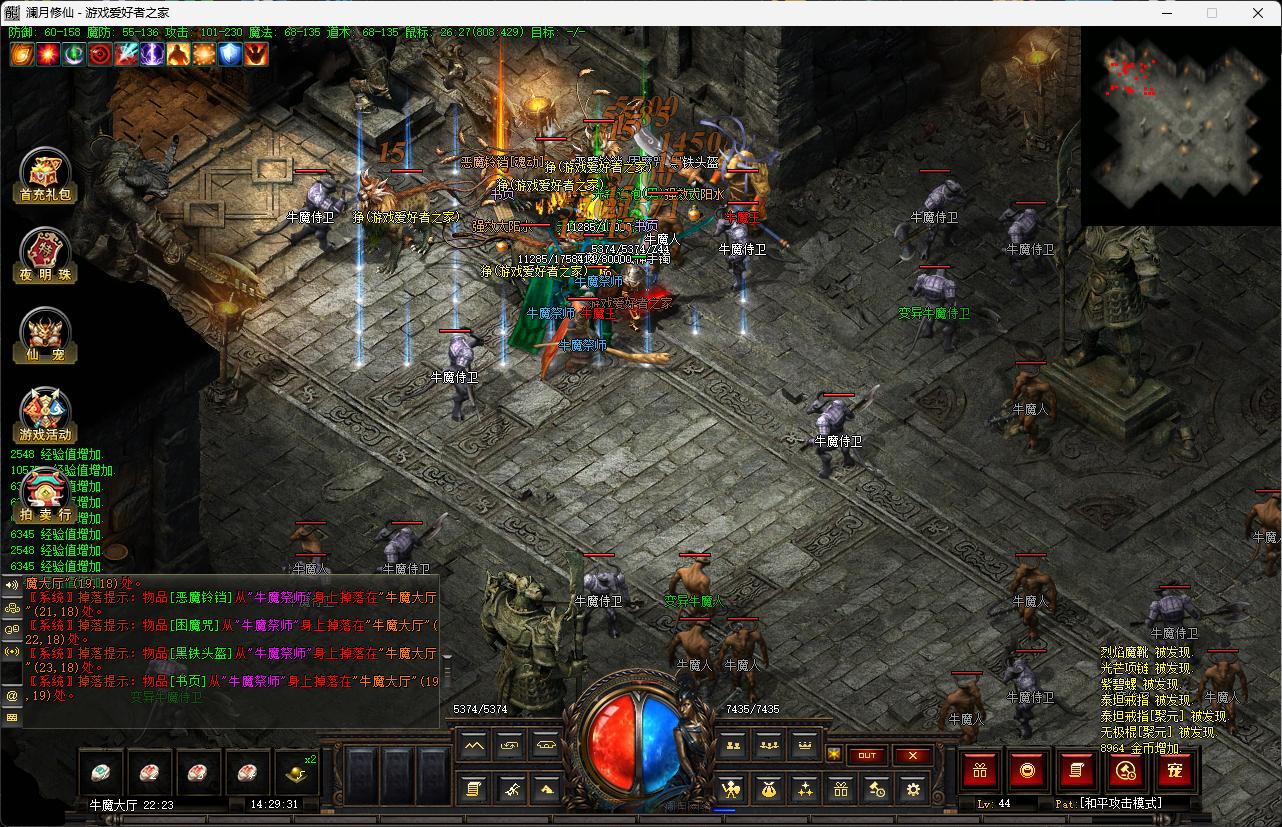Open the gear settings button

[912, 789]
